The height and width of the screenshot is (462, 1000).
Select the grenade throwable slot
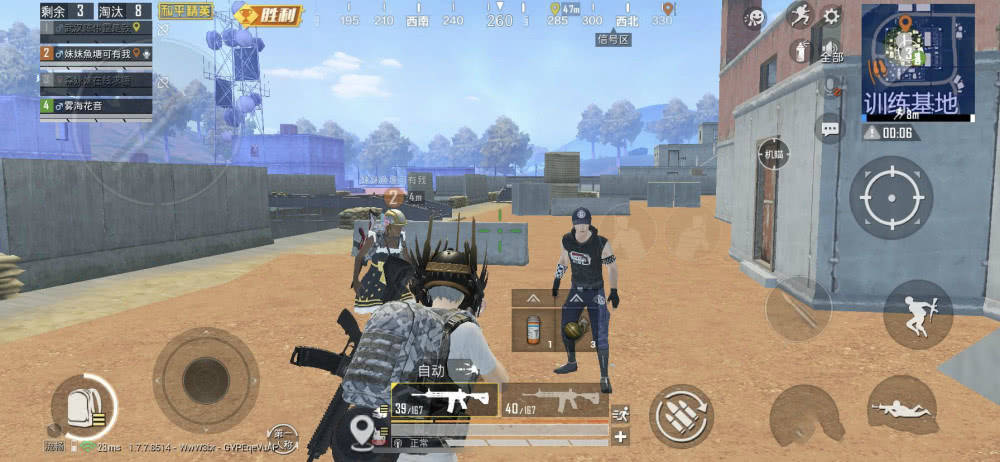[x=575, y=329]
